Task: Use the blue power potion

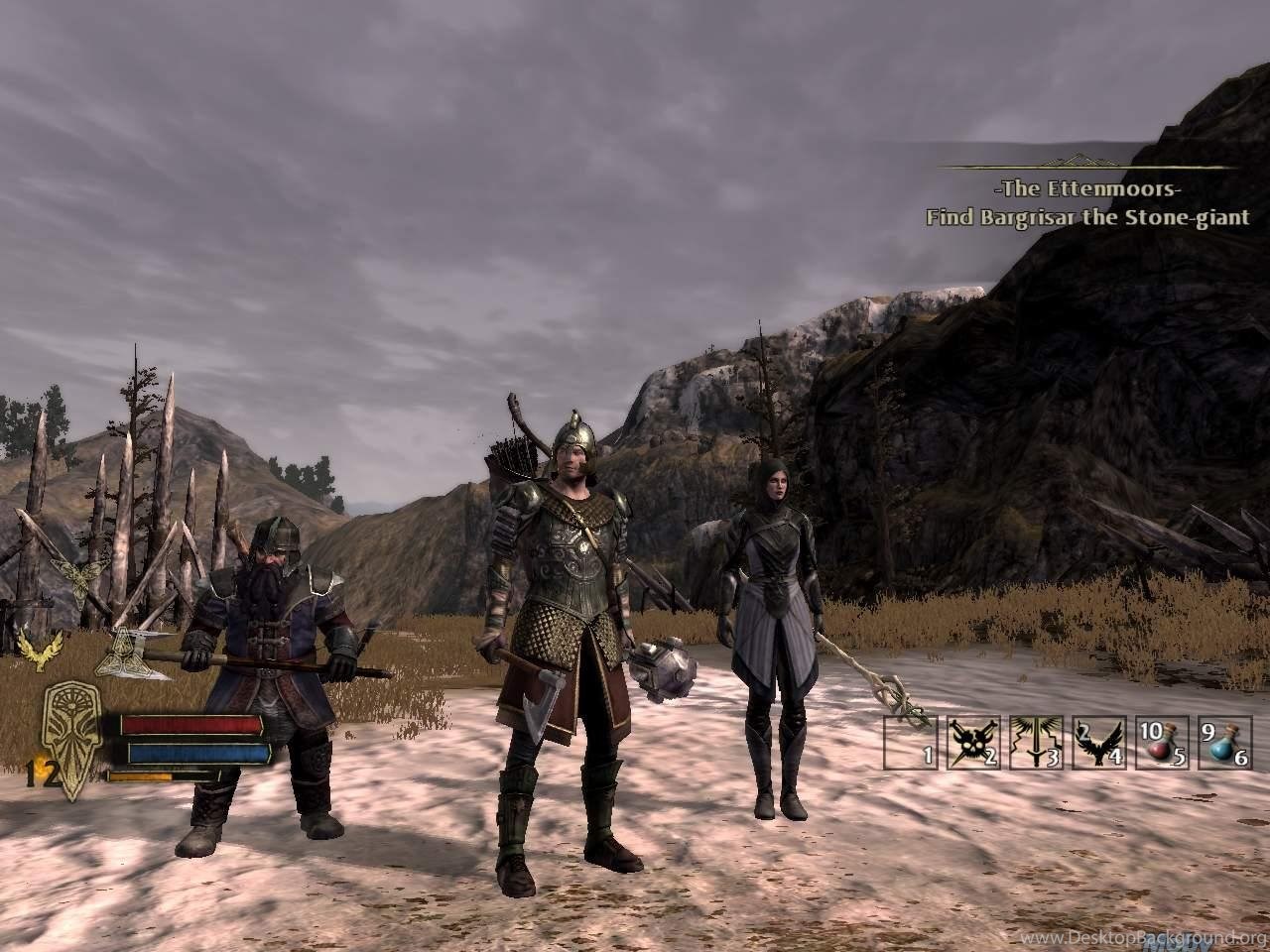Action: (1224, 743)
